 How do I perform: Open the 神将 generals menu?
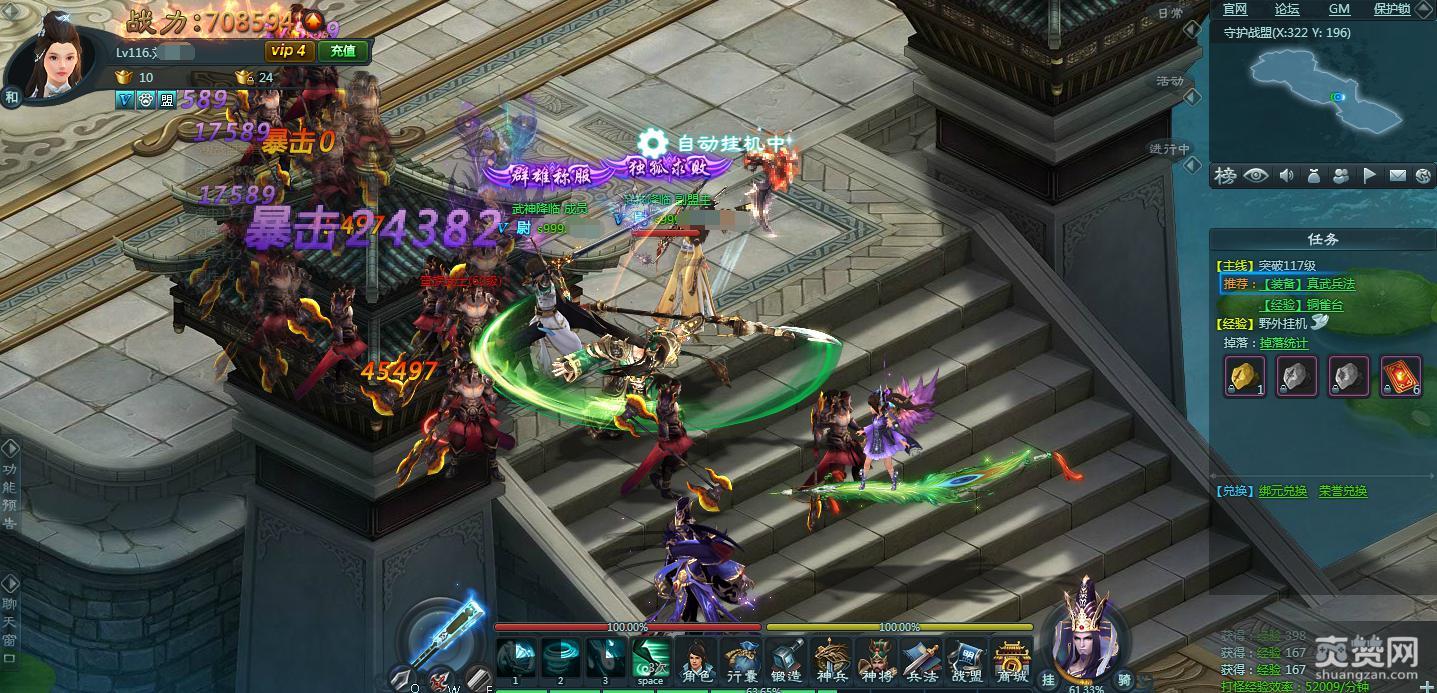[876, 661]
